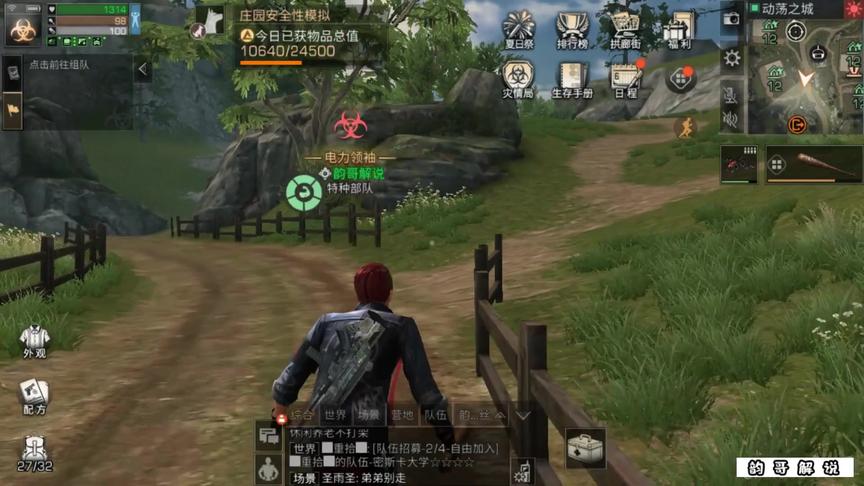Switch chat to the 队伍 team tab
The height and width of the screenshot is (486, 864).
[x=435, y=414]
